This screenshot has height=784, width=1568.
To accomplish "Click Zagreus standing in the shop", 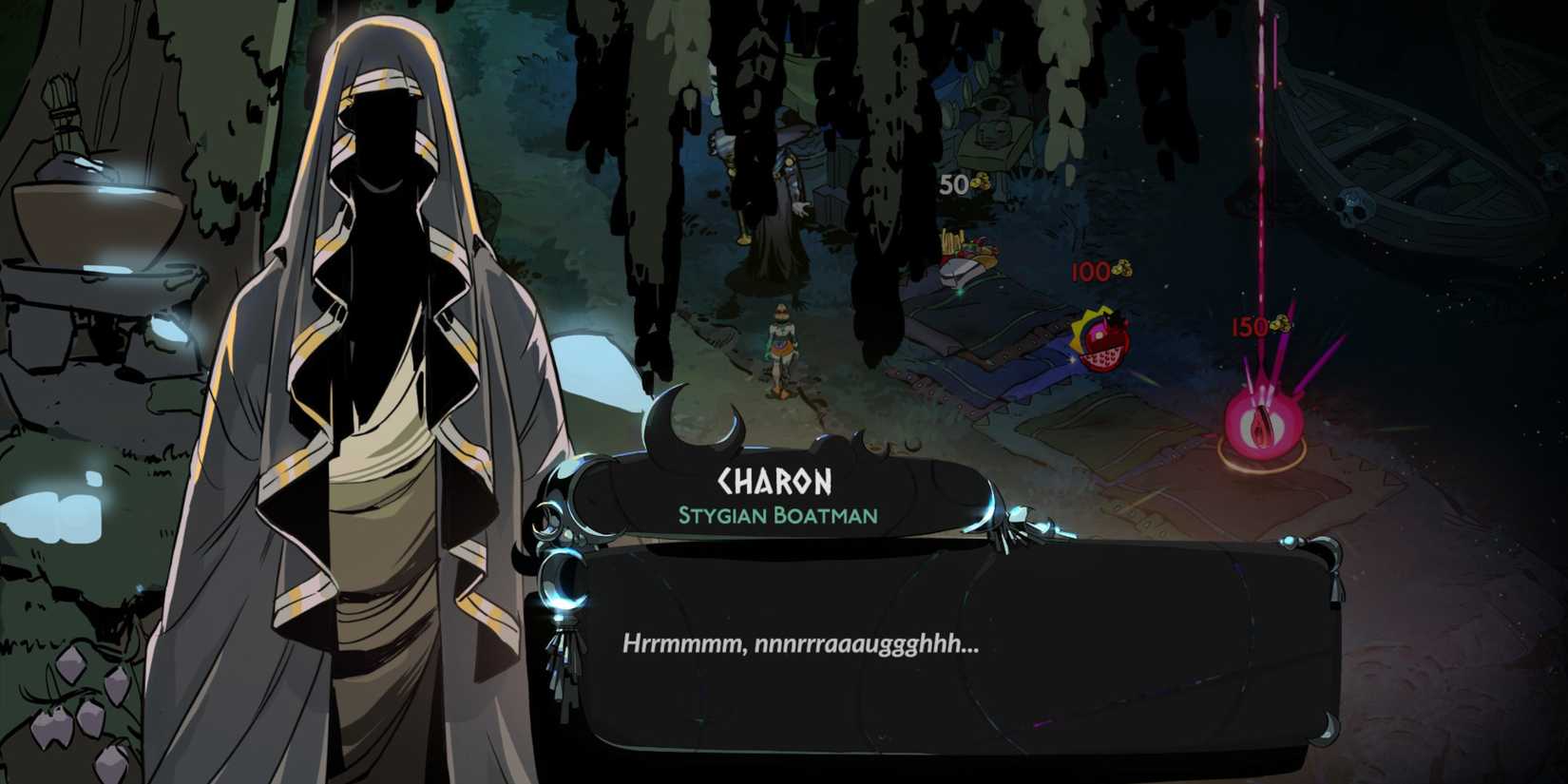I will pyautogui.click(x=781, y=347).
